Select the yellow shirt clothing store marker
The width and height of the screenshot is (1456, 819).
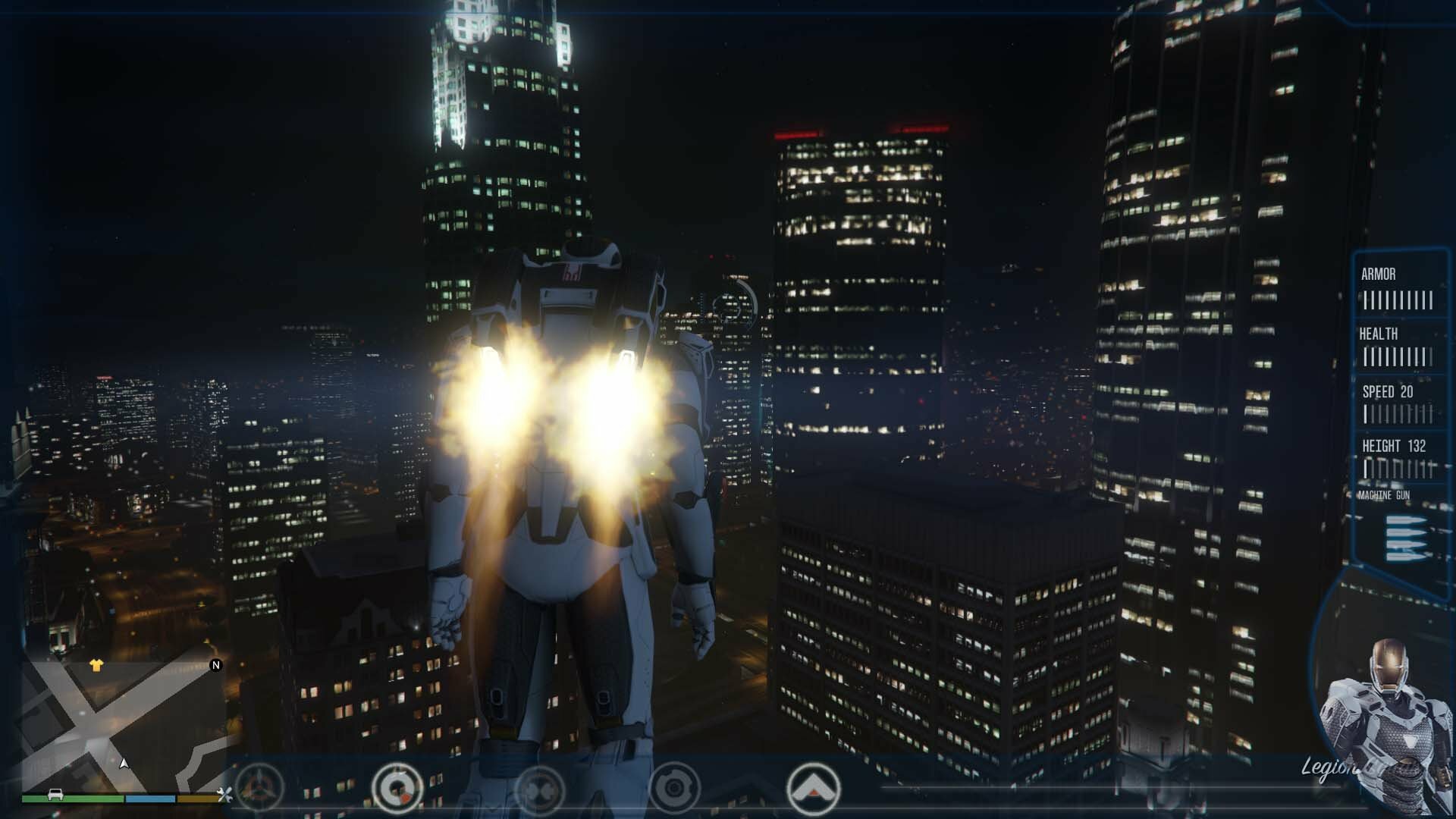pyautogui.click(x=96, y=665)
